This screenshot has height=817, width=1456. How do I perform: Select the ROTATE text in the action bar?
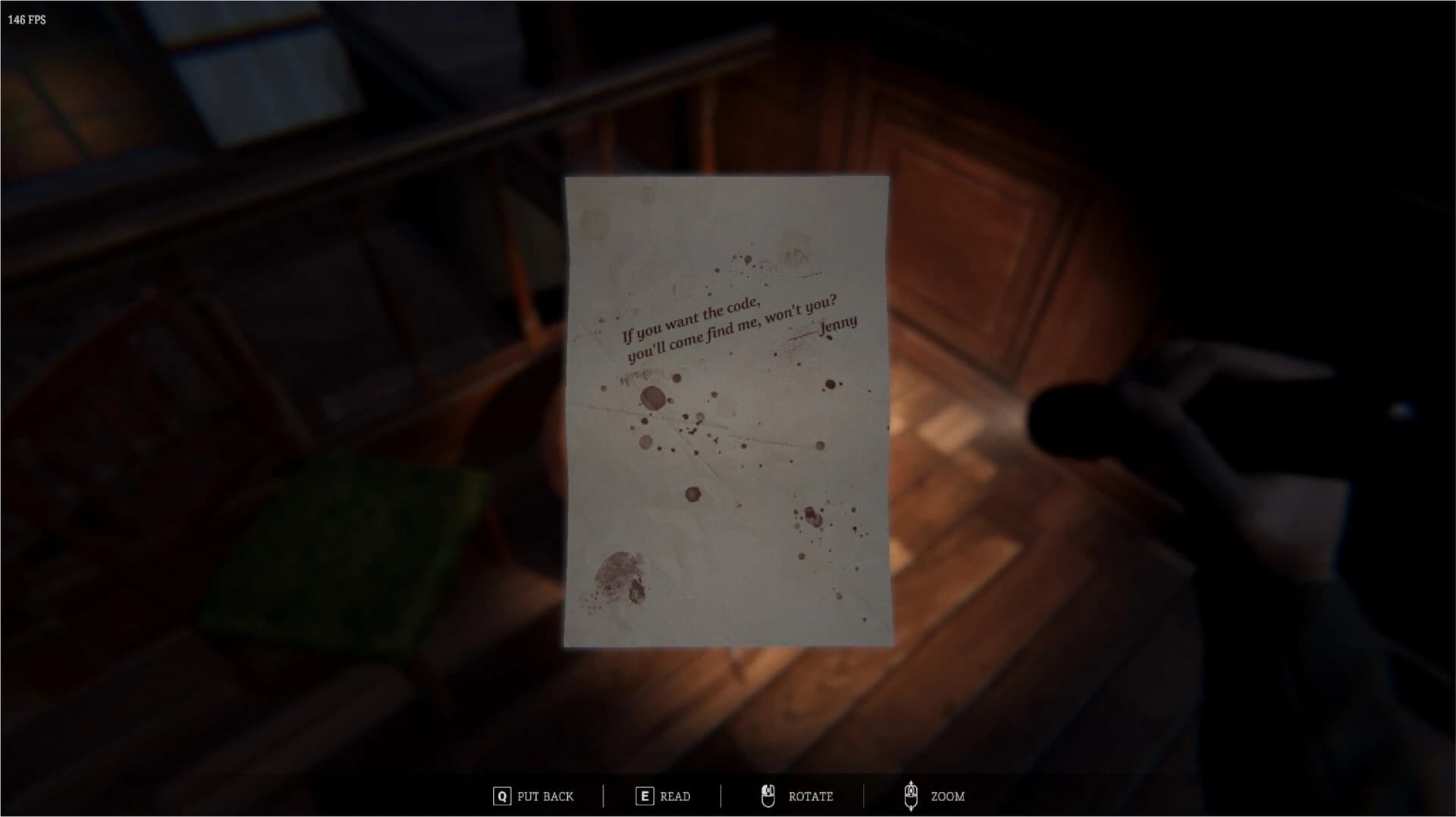pyautogui.click(x=811, y=796)
